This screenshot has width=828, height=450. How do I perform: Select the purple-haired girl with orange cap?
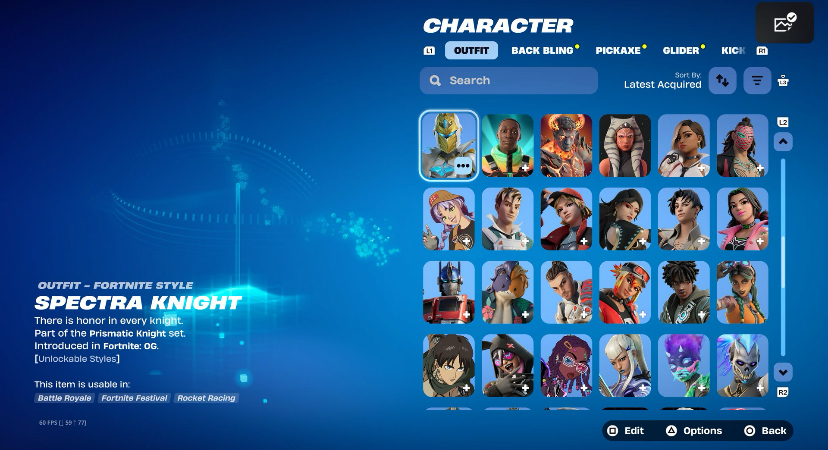click(x=448, y=219)
